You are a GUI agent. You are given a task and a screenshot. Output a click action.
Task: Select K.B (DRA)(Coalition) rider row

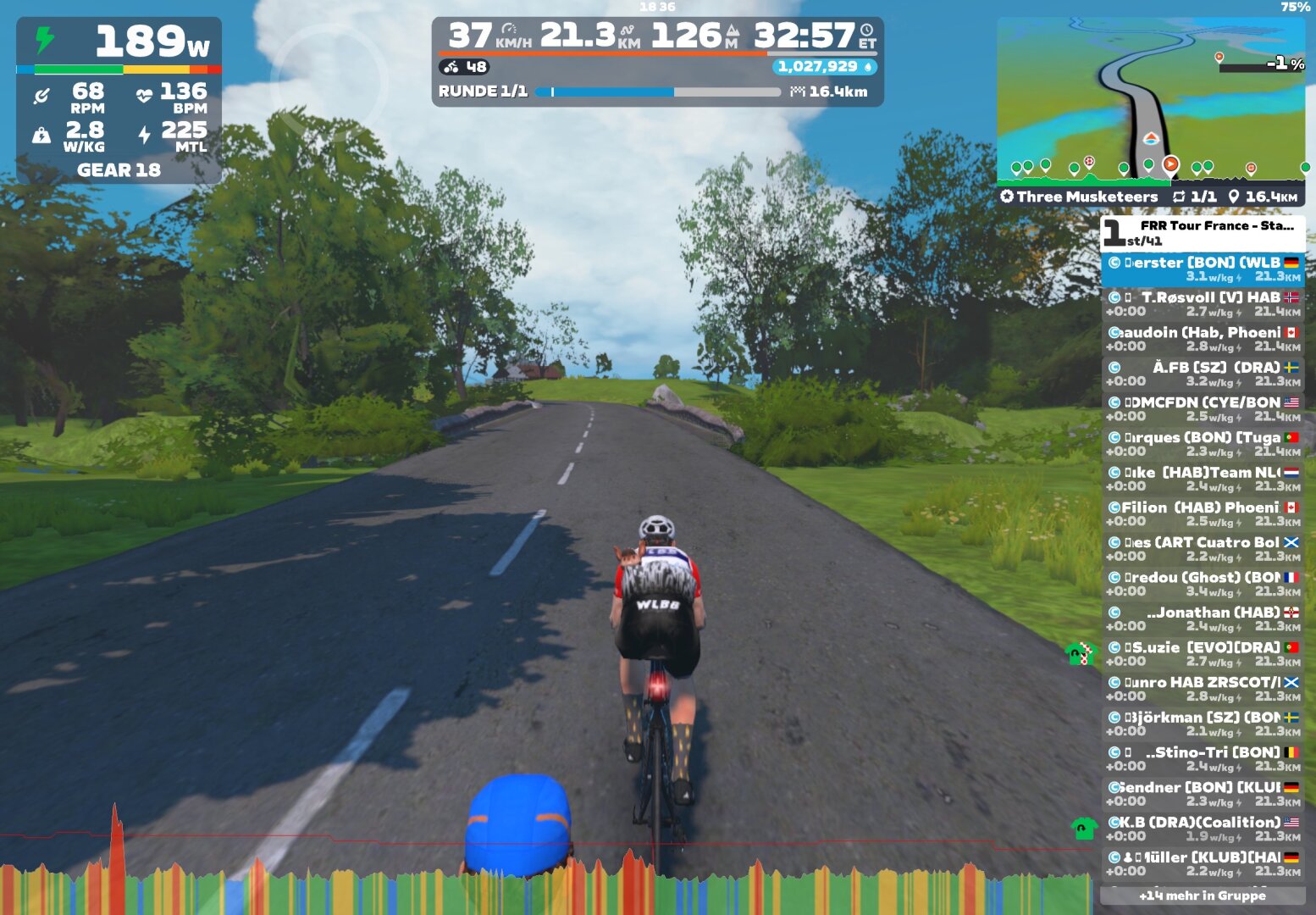pyautogui.click(x=1203, y=829)
